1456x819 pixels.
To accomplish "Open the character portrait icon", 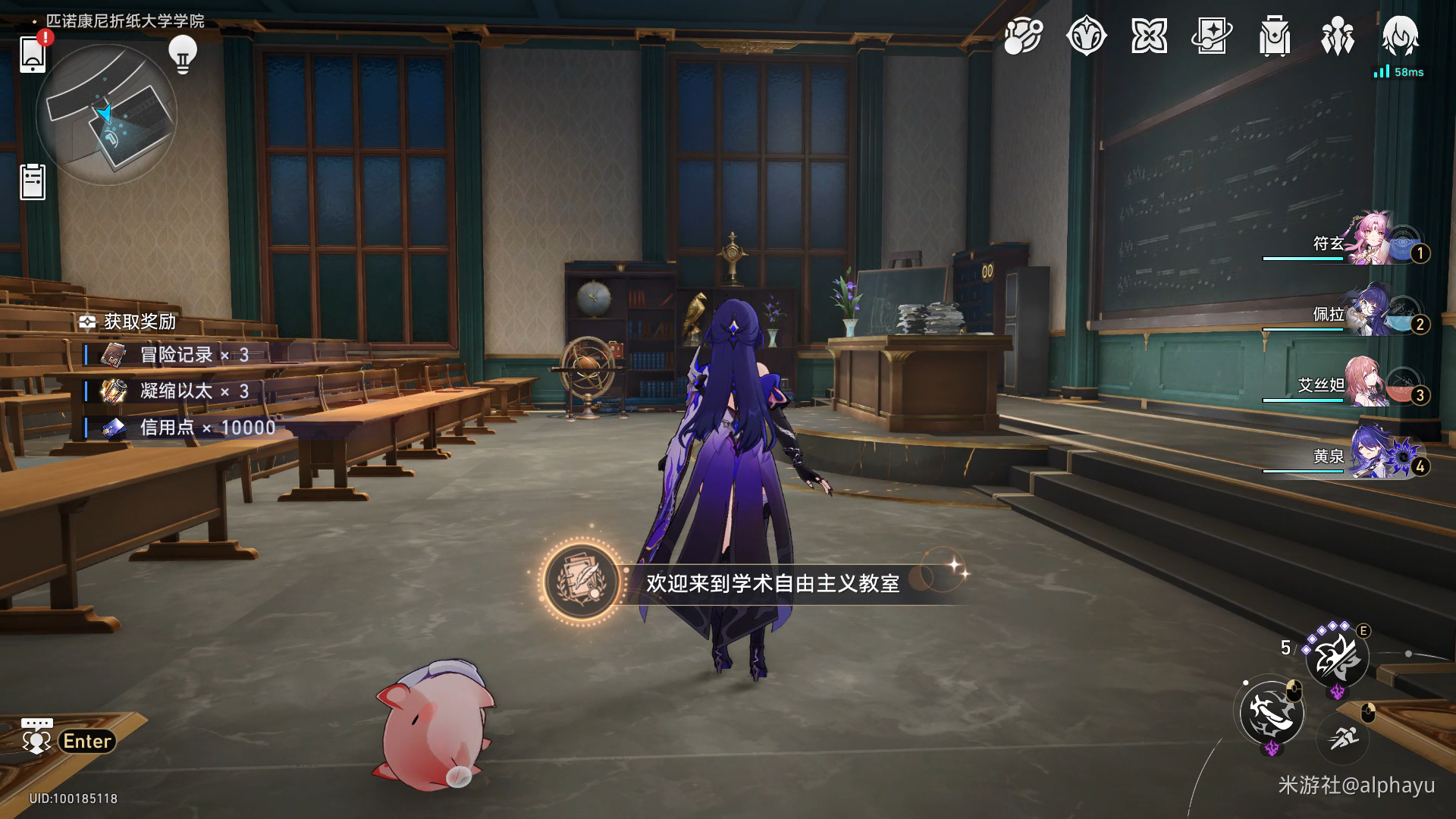I will 1400,35.
